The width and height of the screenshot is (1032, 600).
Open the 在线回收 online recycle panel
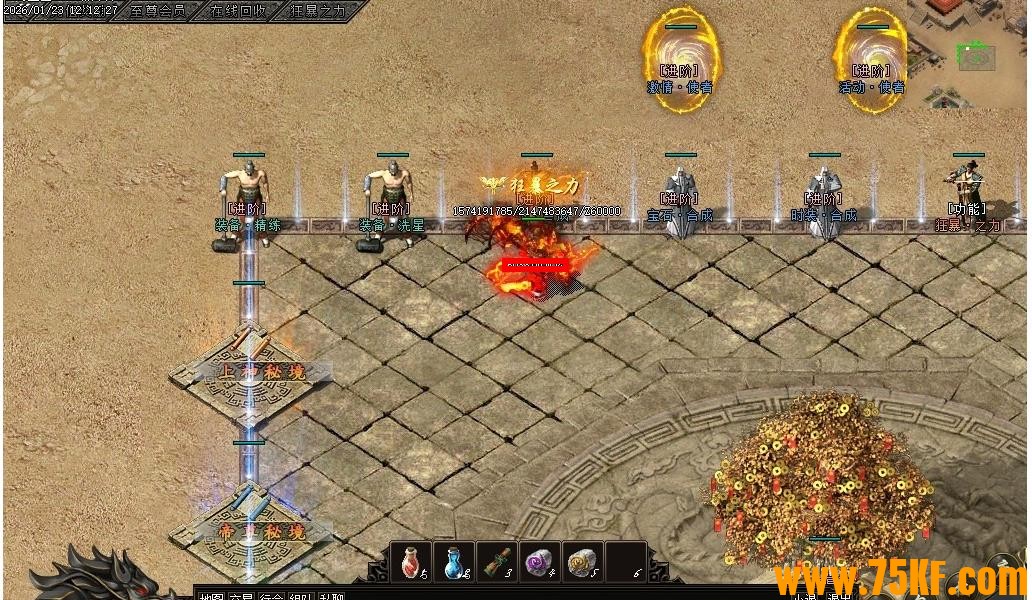[x=238, y=11]
